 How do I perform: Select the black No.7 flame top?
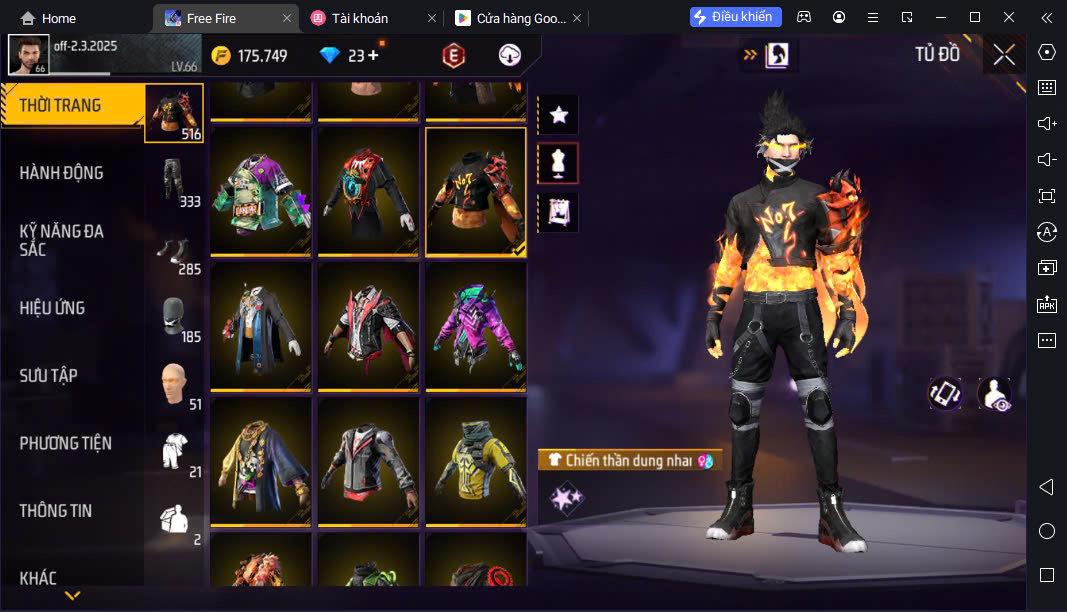(x=475, y=191)
